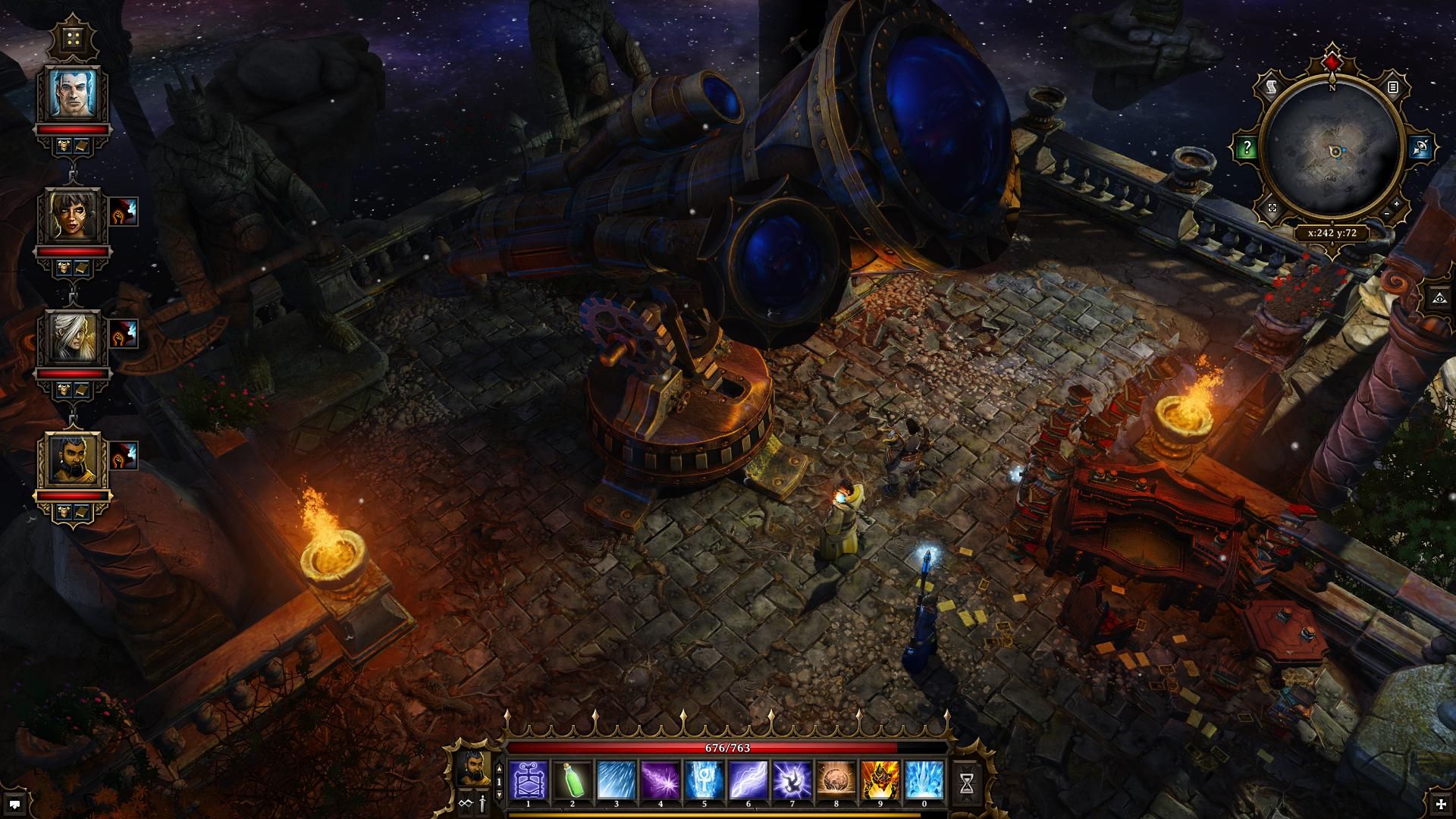
Task: Choose the white-haired woman's party portrait
Action: [75, 337]
